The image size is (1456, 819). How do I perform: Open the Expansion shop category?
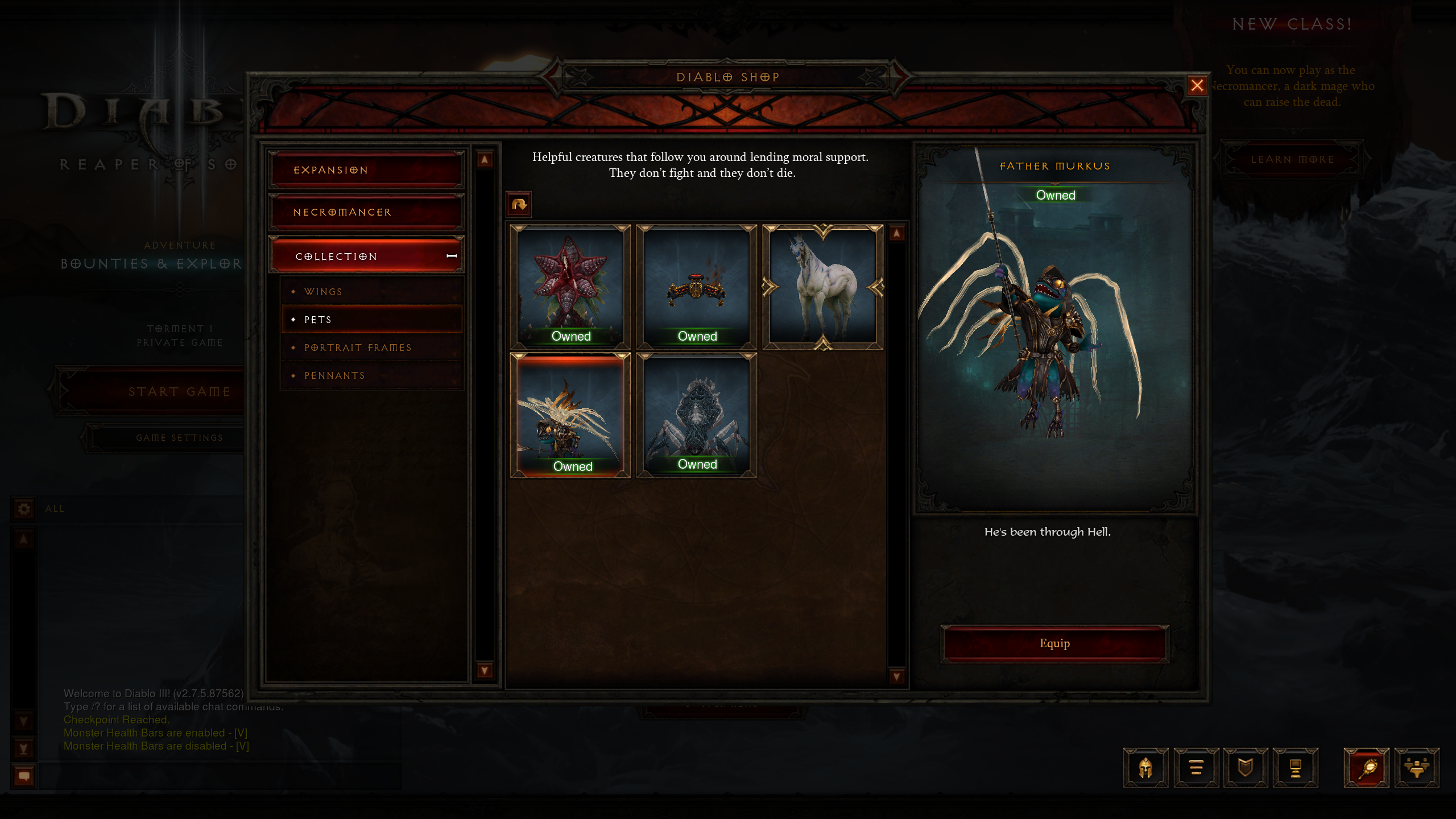(367, 170)
